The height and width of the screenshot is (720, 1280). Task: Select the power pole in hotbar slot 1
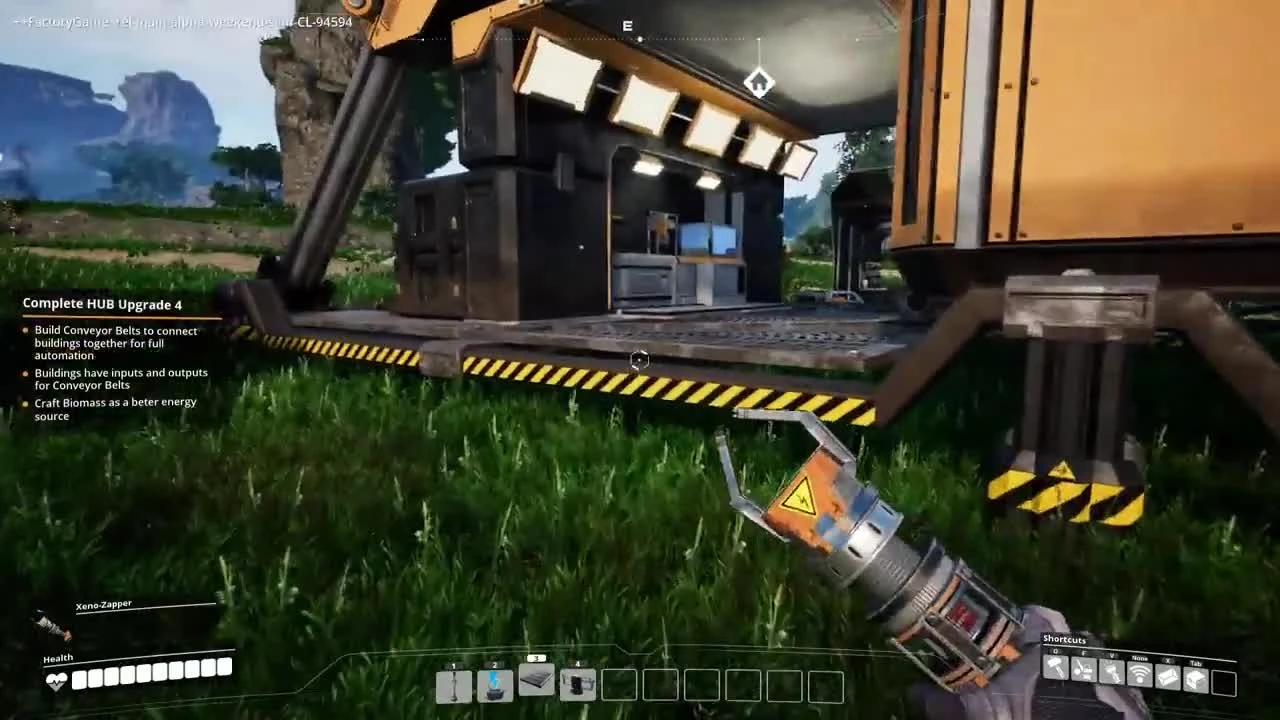pyautogui.click(x=455, y=686)
